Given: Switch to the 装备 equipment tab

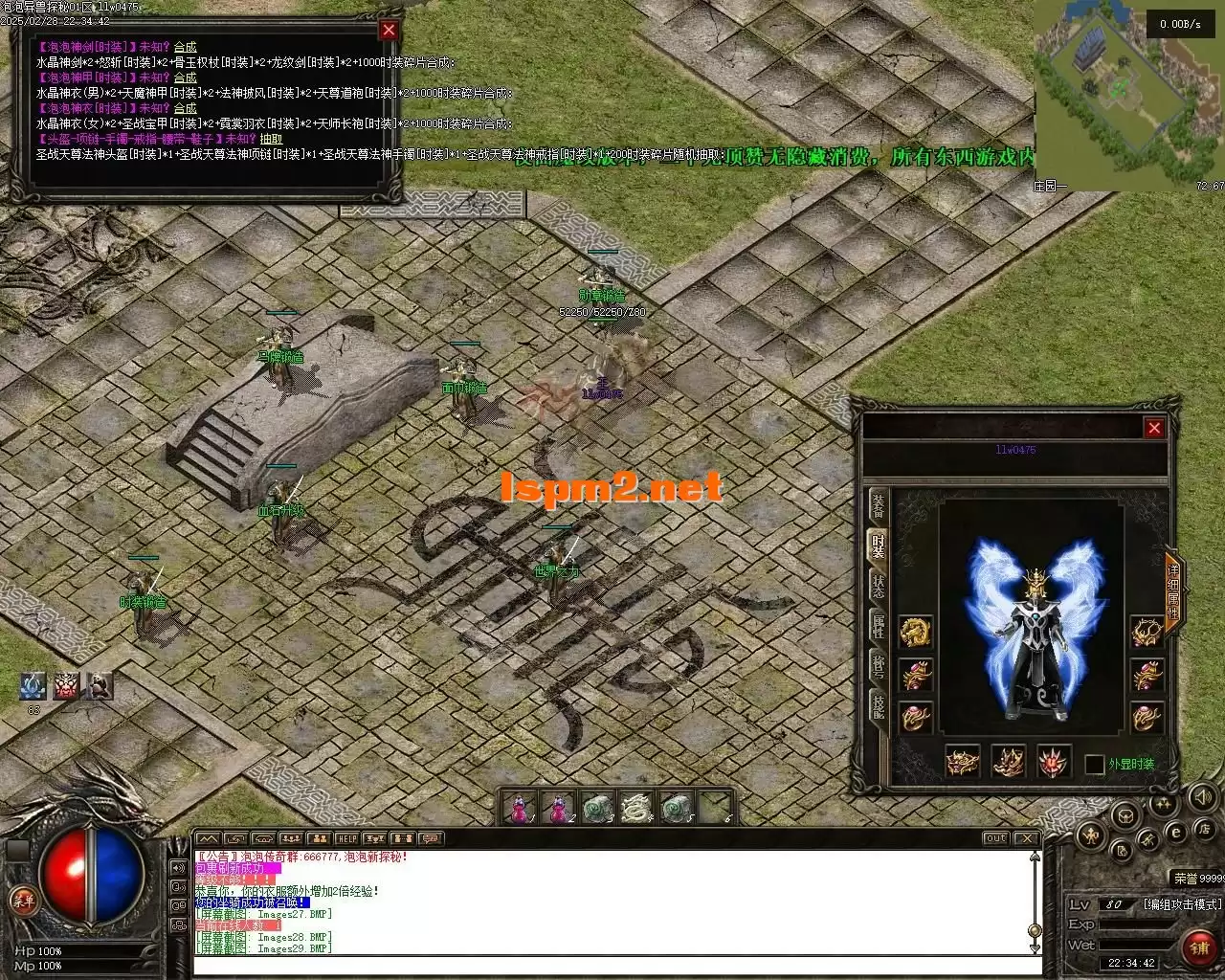Looking at the screenshot, I should click(x=879, y=506).
